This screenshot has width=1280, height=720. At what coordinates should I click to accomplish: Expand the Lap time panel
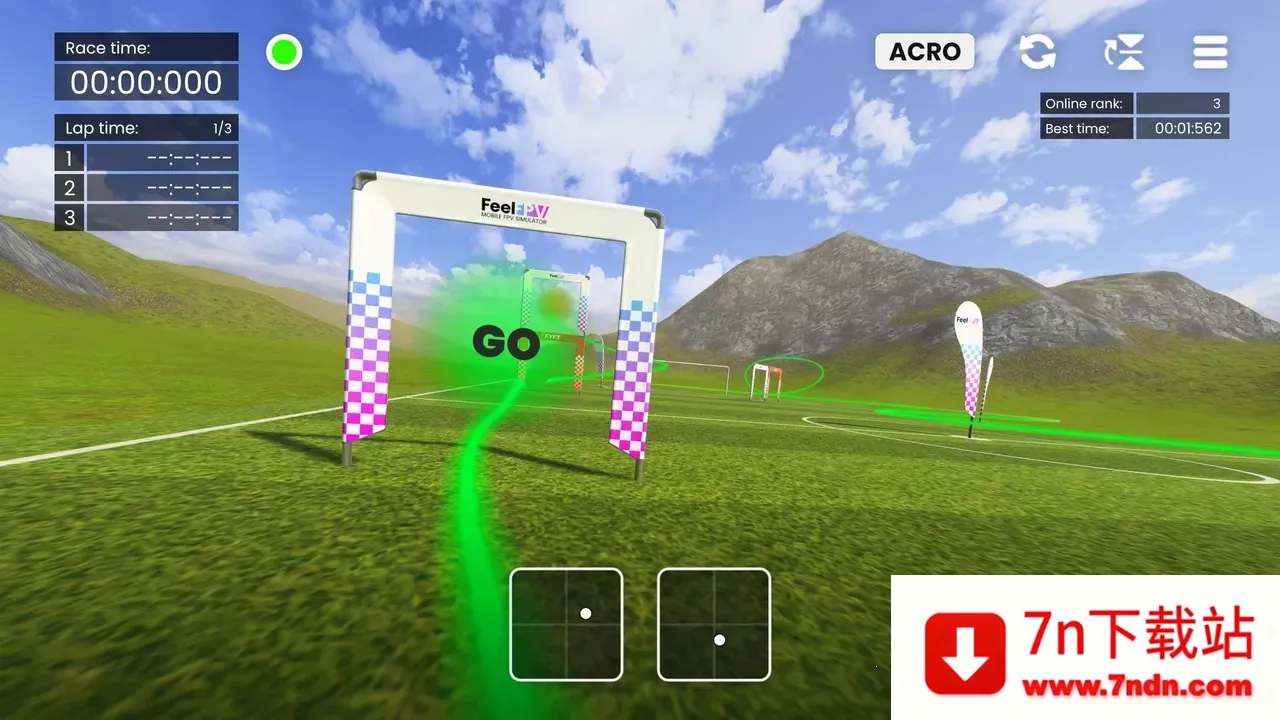coord(145,127)
